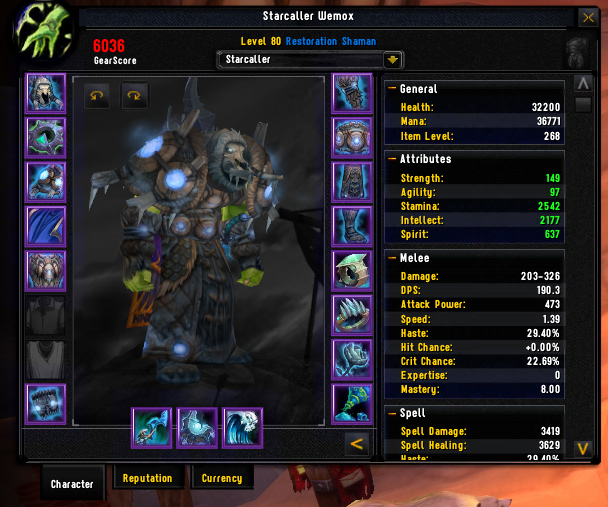Click the spiked ring slot

pos(352,315)
